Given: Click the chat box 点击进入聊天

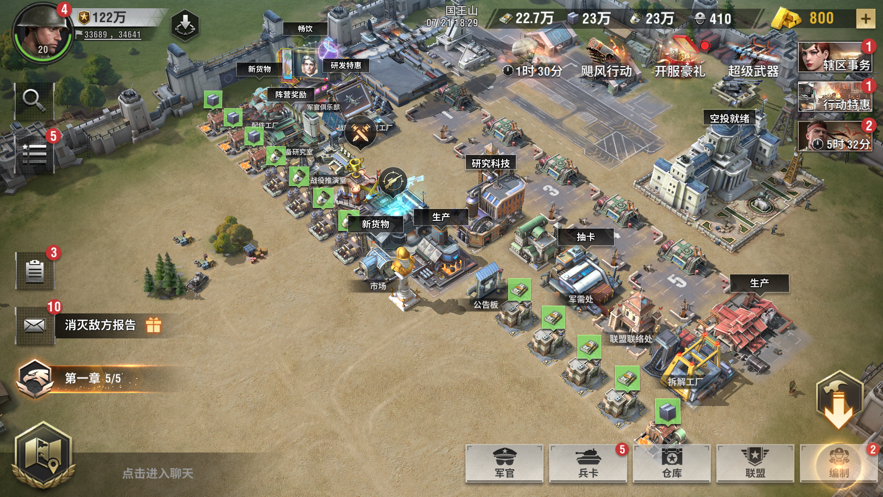Looking at the screenshot, I should (158, 473).
